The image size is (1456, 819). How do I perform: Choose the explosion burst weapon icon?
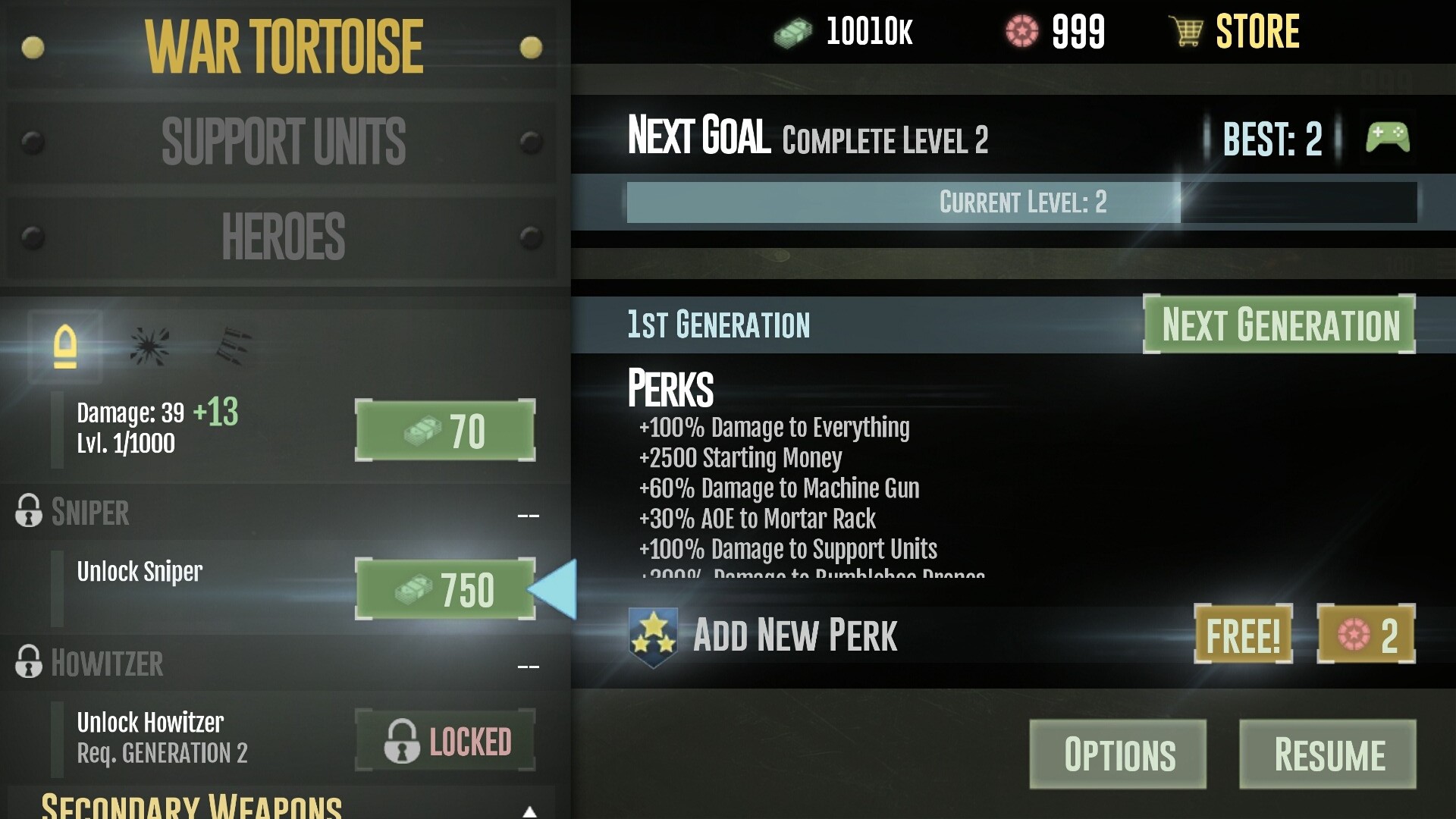(149, 347)
